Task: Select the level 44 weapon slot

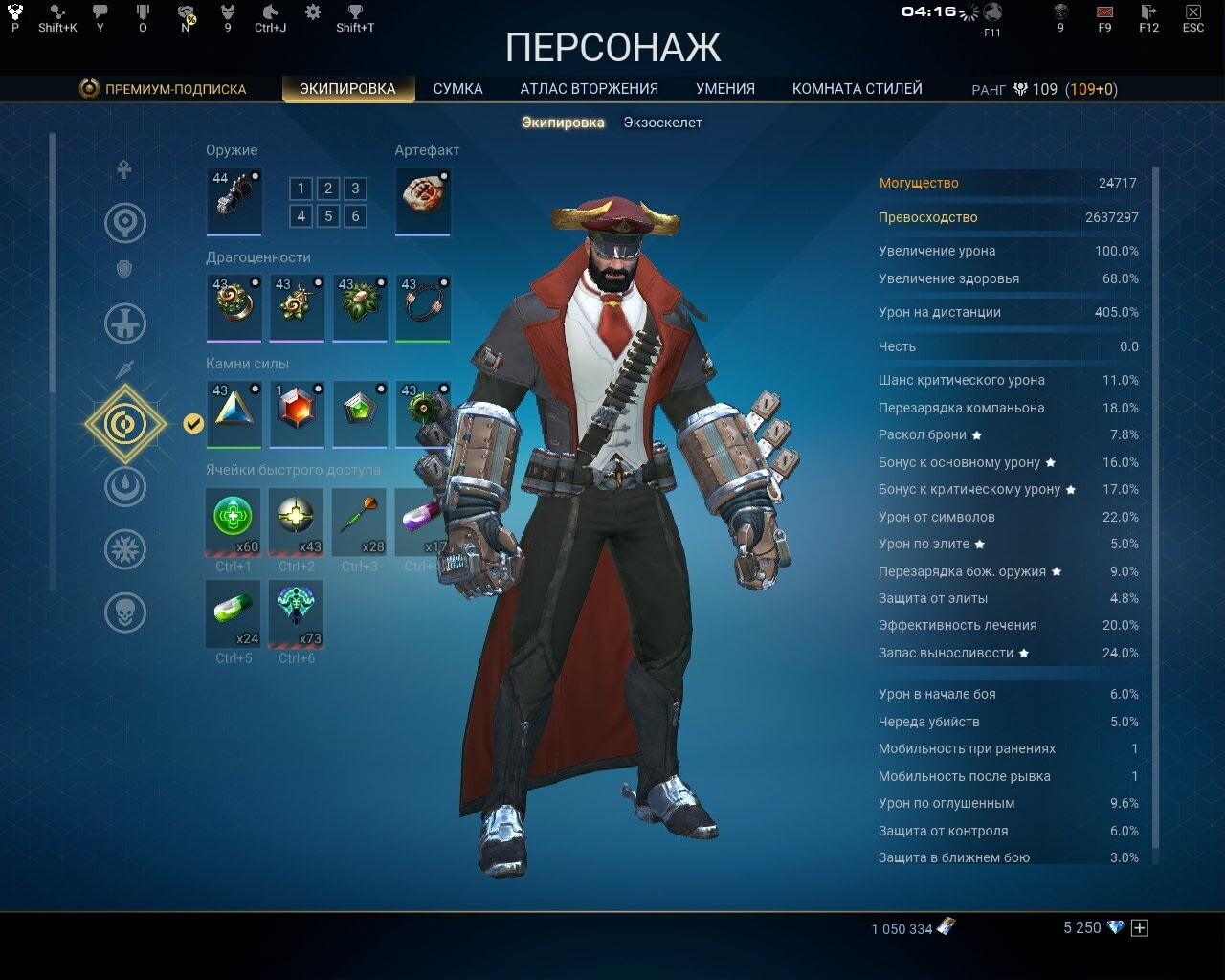Action: click(x=234, y=200)
